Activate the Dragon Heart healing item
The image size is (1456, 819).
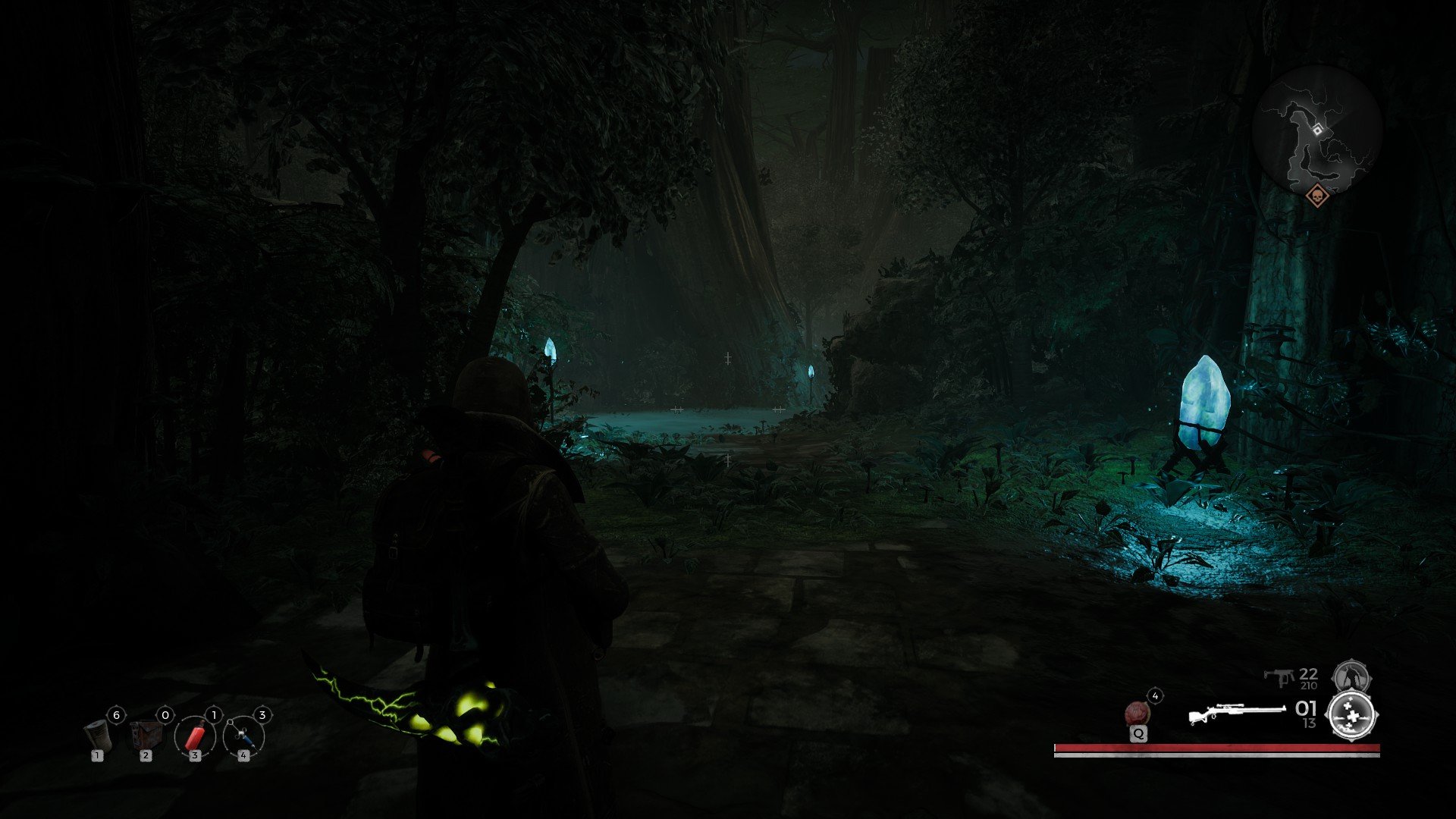[x=1137, y=714]
